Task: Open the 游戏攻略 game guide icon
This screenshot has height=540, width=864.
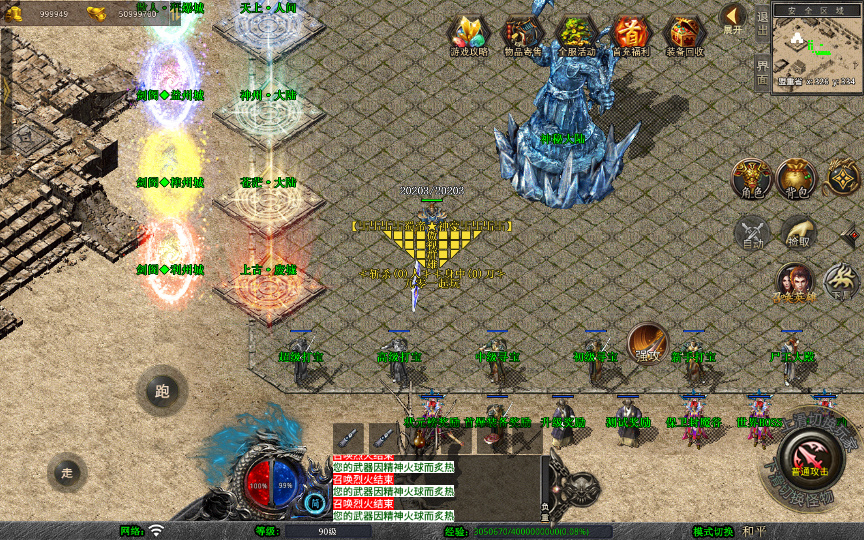Action: [468, 36]
